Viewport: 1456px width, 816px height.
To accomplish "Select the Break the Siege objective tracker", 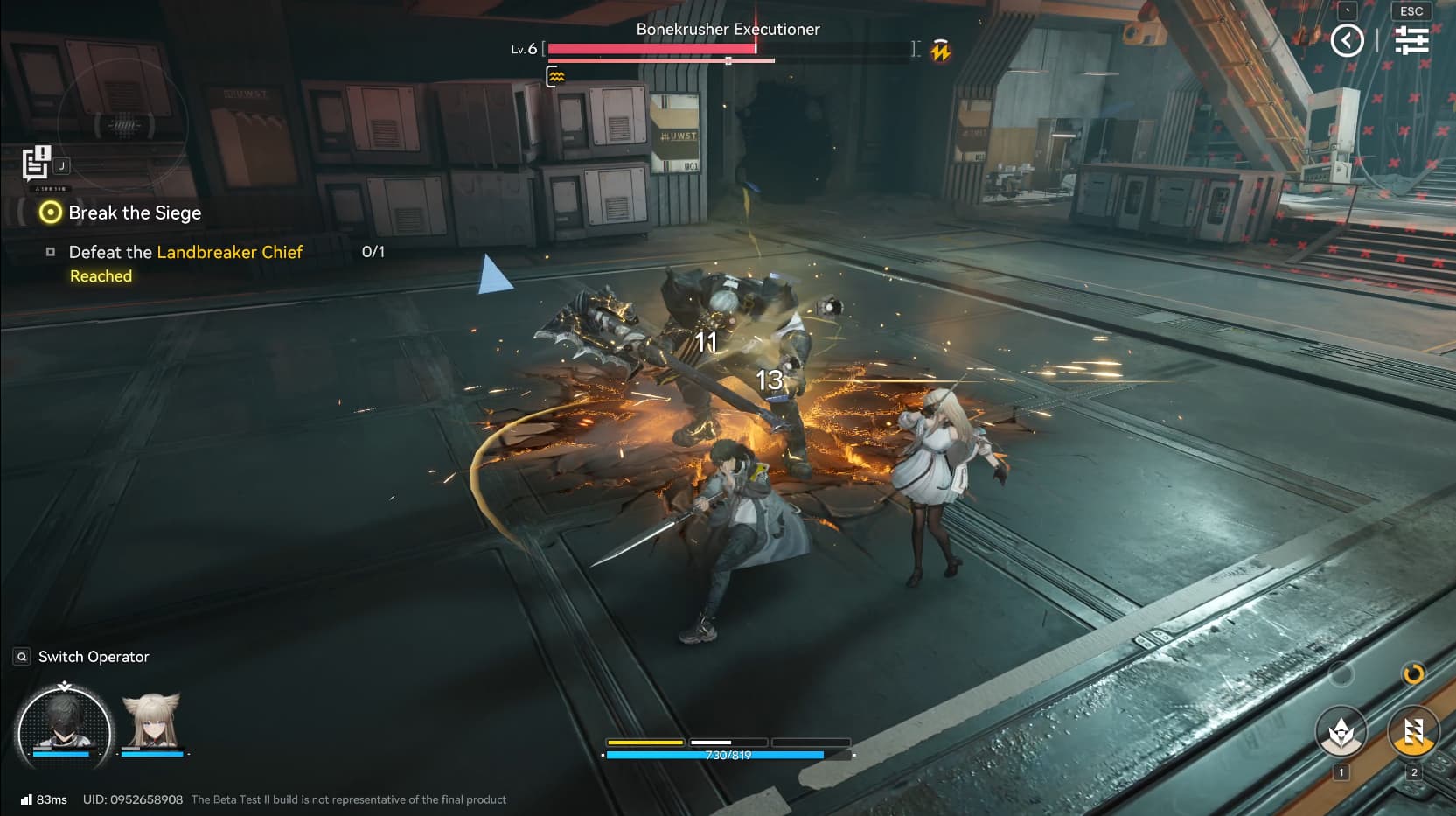I will pyautogui.click(x=135, y=213).
